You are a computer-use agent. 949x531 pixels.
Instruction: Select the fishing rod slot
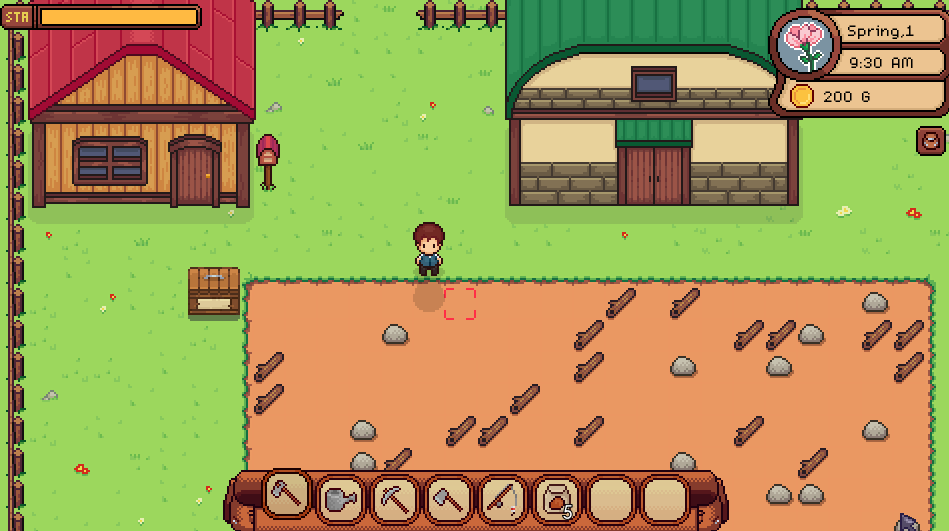503,498
